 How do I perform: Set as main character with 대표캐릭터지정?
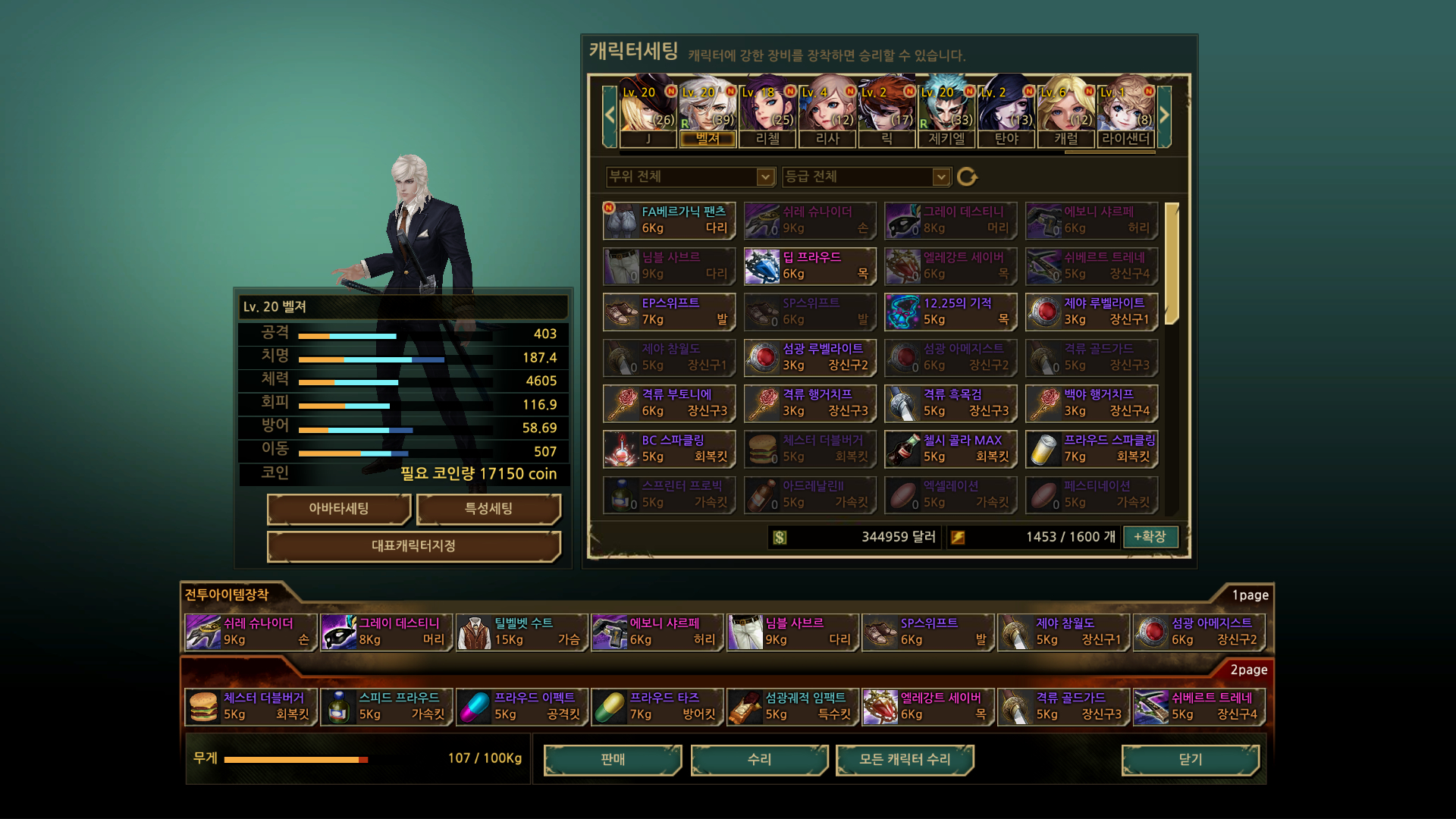coord(413,546)
